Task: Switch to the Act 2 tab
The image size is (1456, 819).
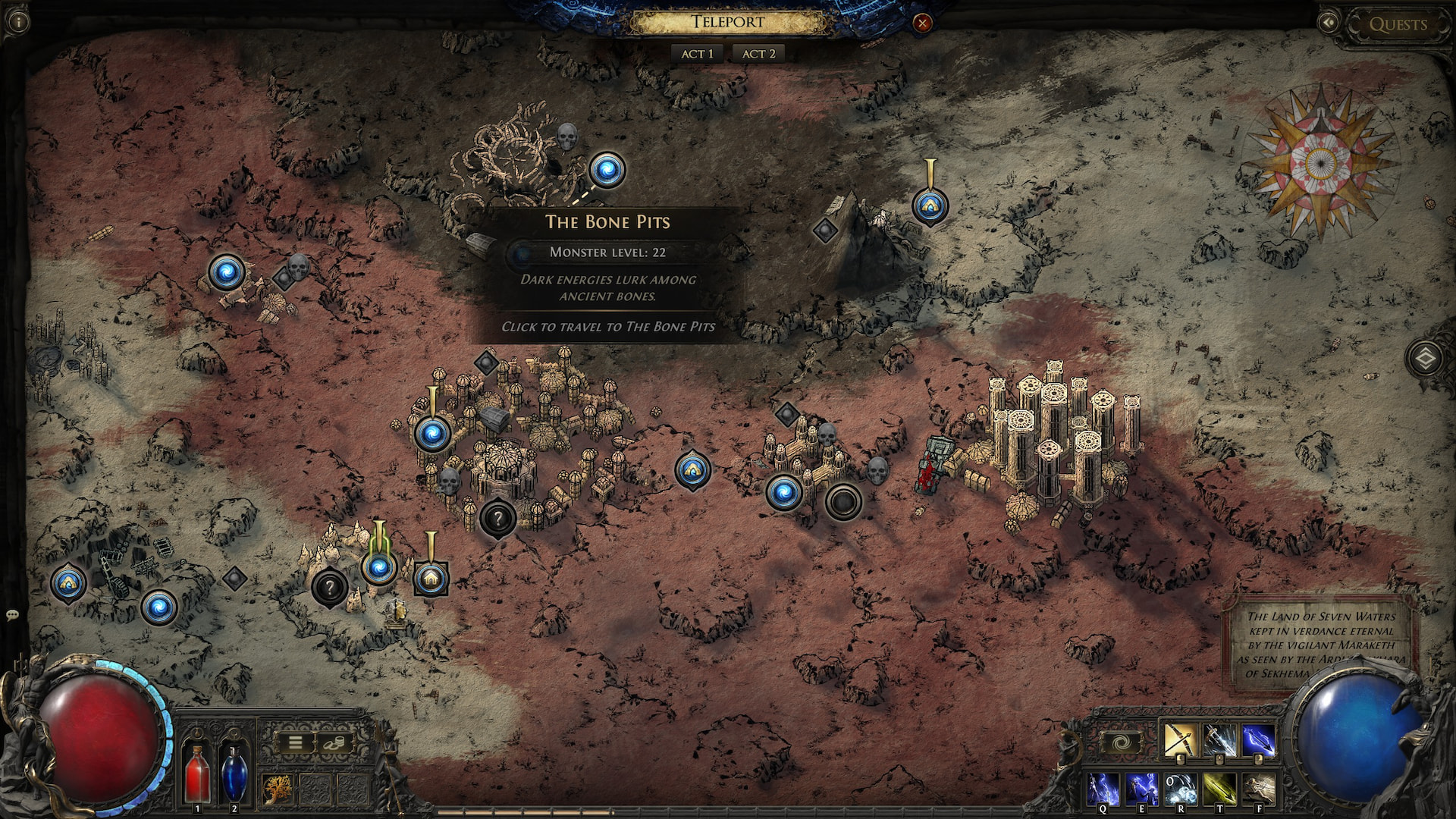Action: (x=758, y=54)
